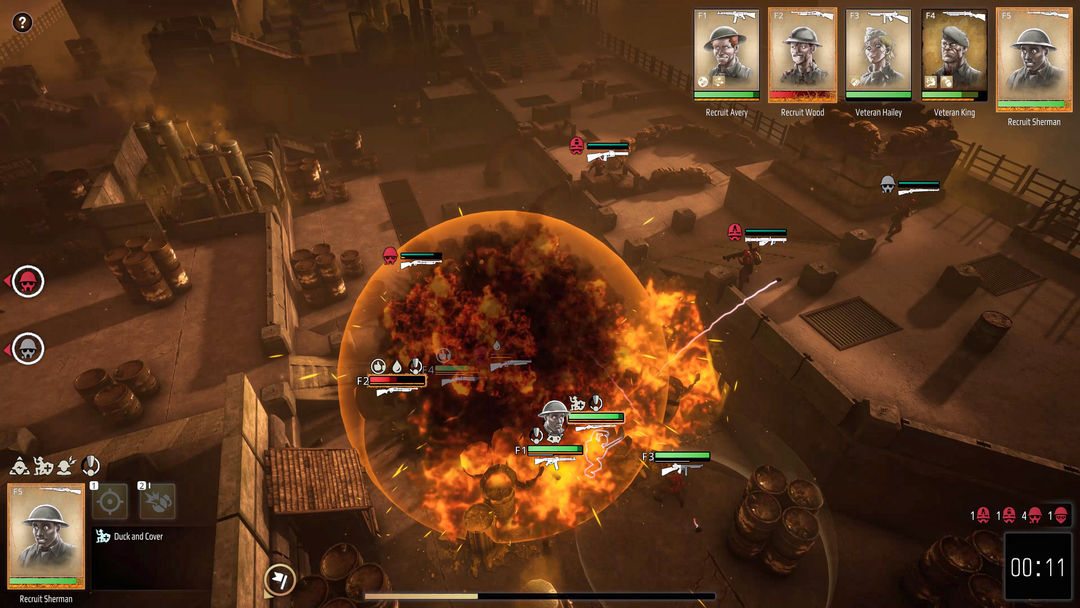
Task: Use the grenade ability in slot 2
Action: pyautogui.click(x=157, y=501)
